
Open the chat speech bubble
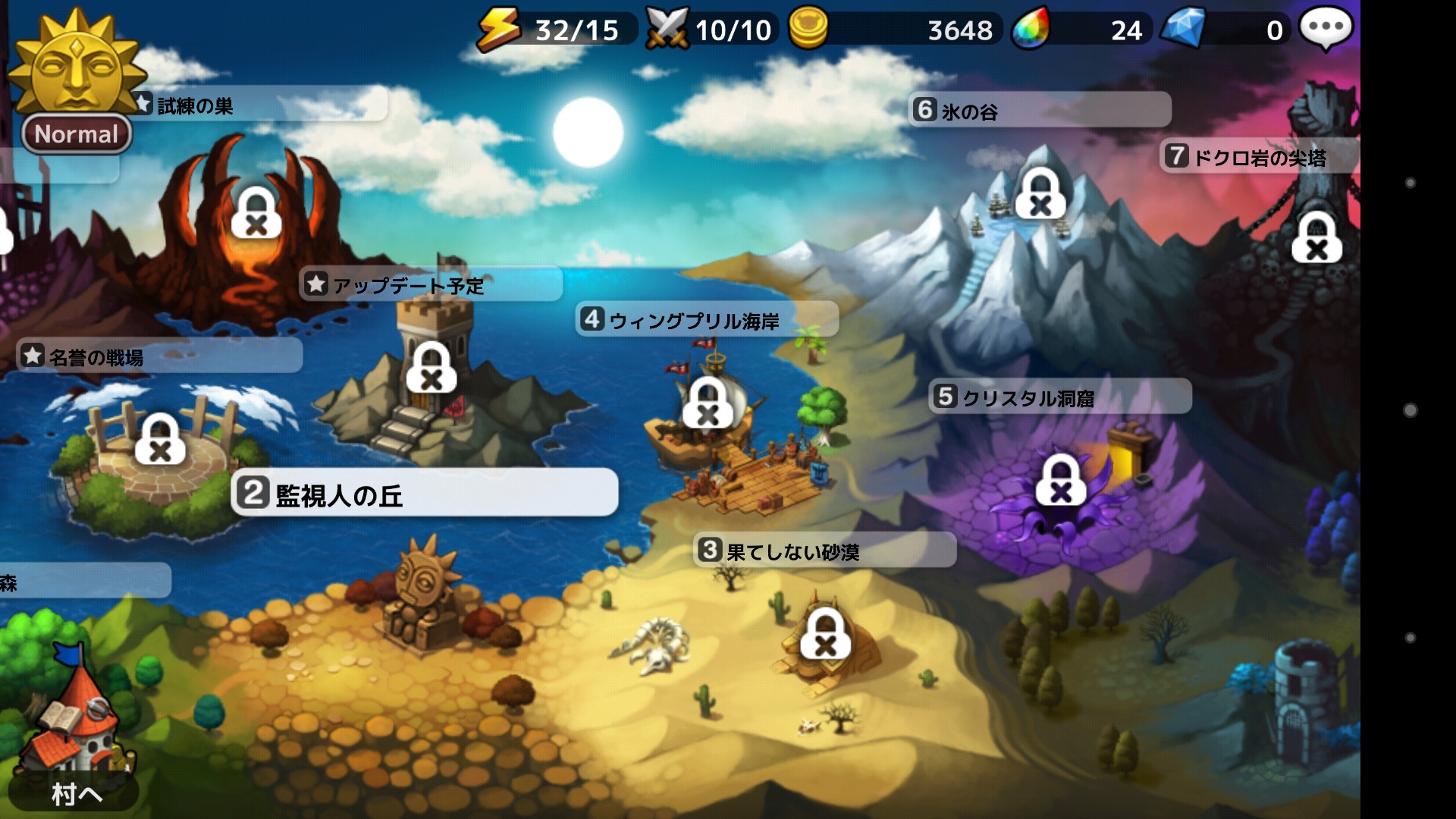click(x=1326, y=29)
